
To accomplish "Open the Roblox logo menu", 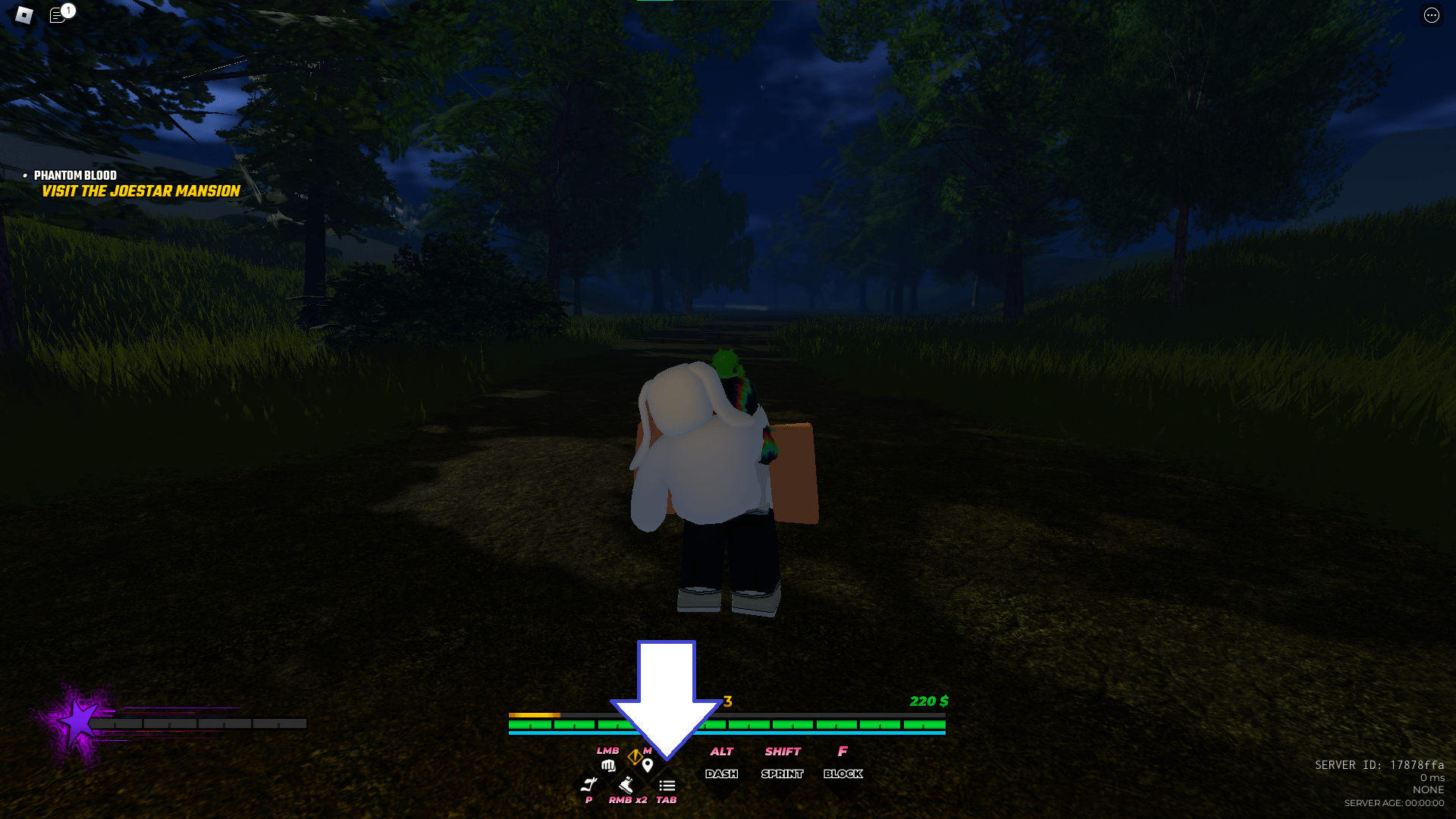I will 23,14.
